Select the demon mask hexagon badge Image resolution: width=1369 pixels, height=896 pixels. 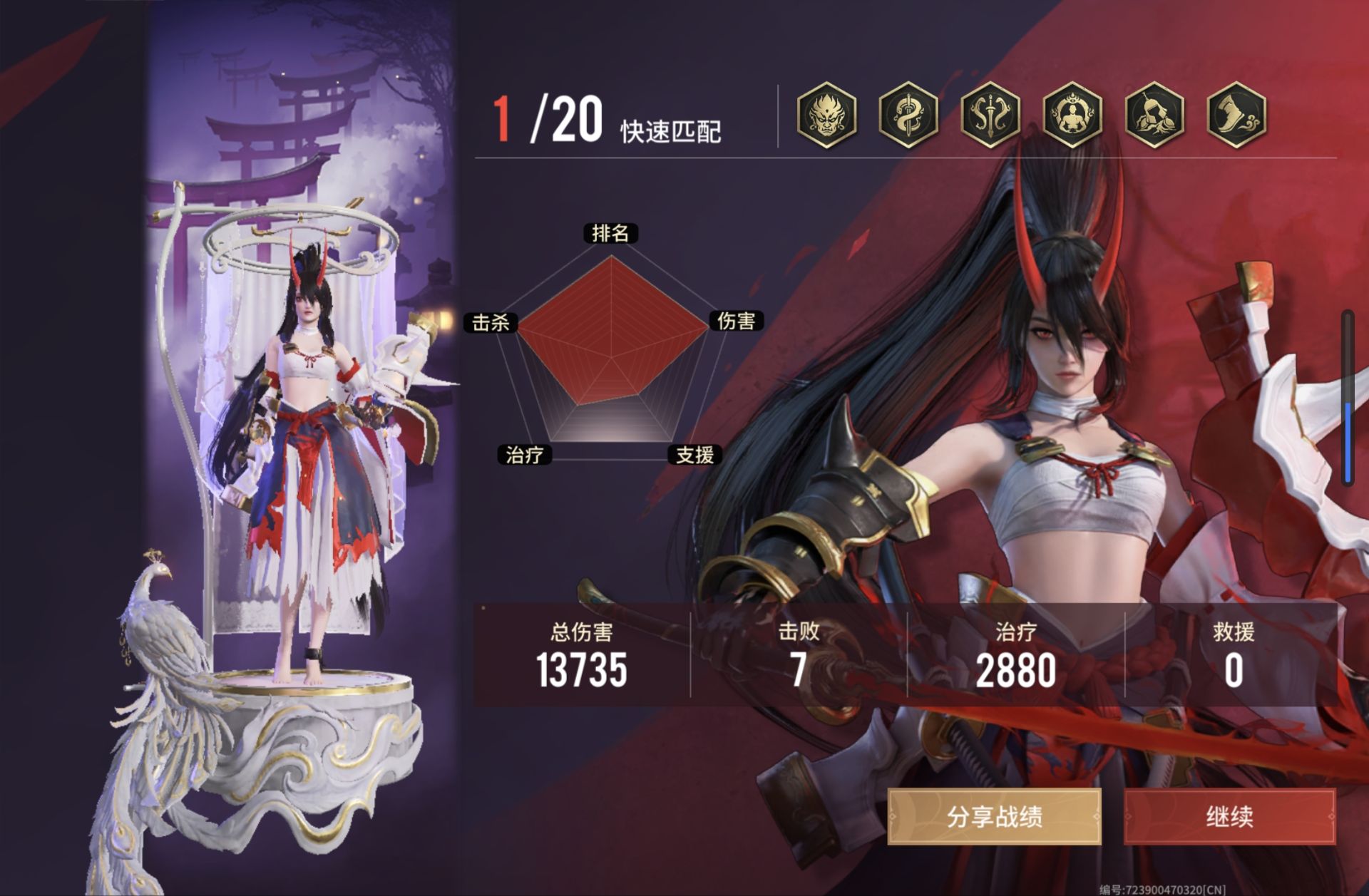pos(826,114)
